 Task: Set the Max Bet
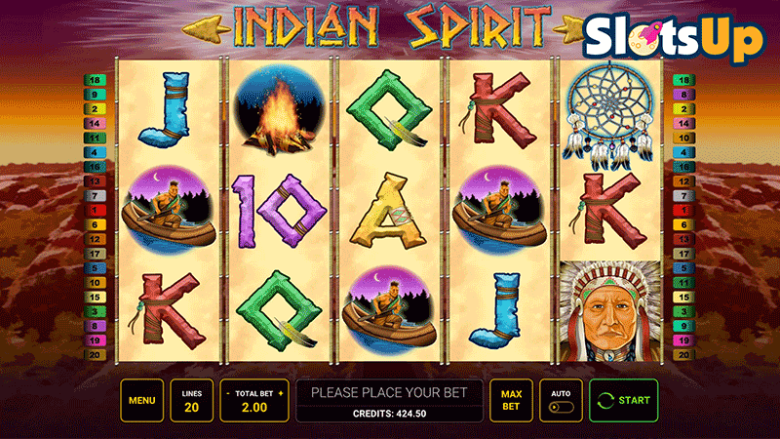point(510,401)
